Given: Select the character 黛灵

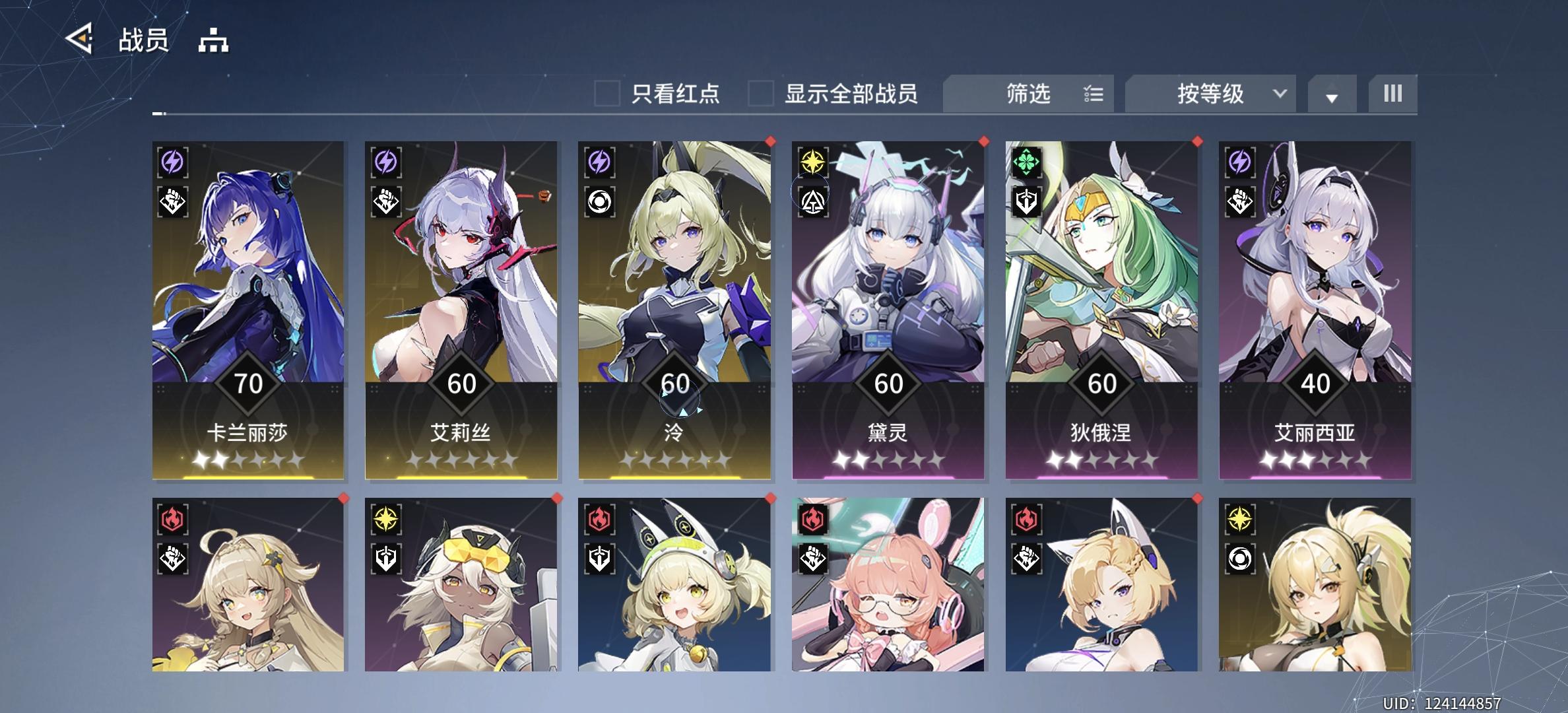Looking at the screenshot, I should click(x=888, y=297).
